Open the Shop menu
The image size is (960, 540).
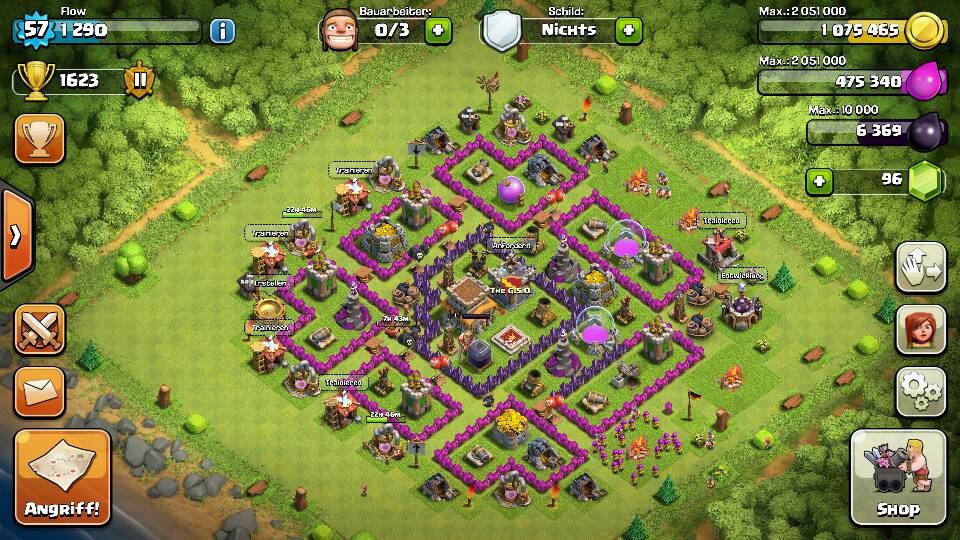(x=897, y=477)
